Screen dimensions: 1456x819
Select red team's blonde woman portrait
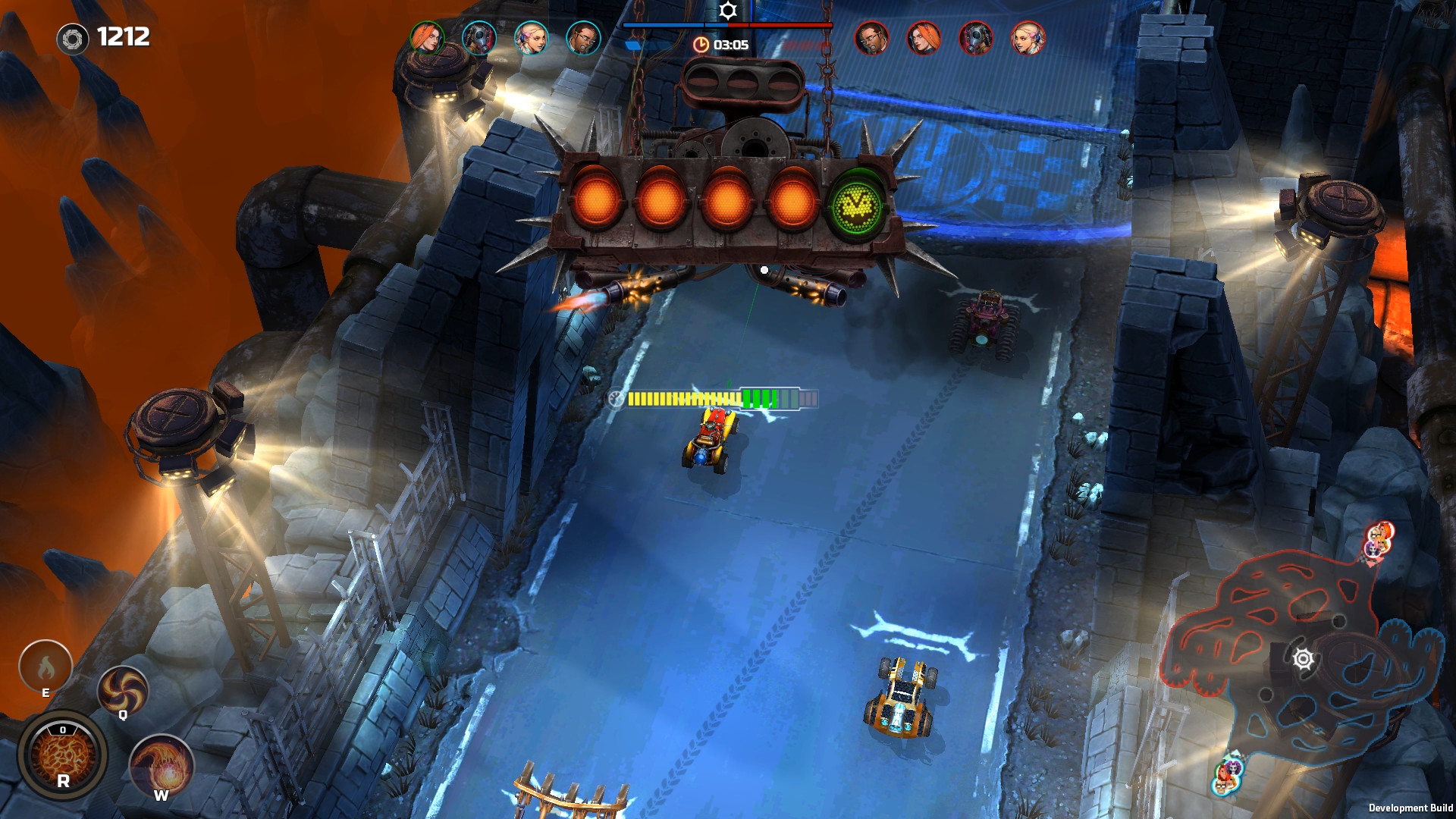[1028, 37]
